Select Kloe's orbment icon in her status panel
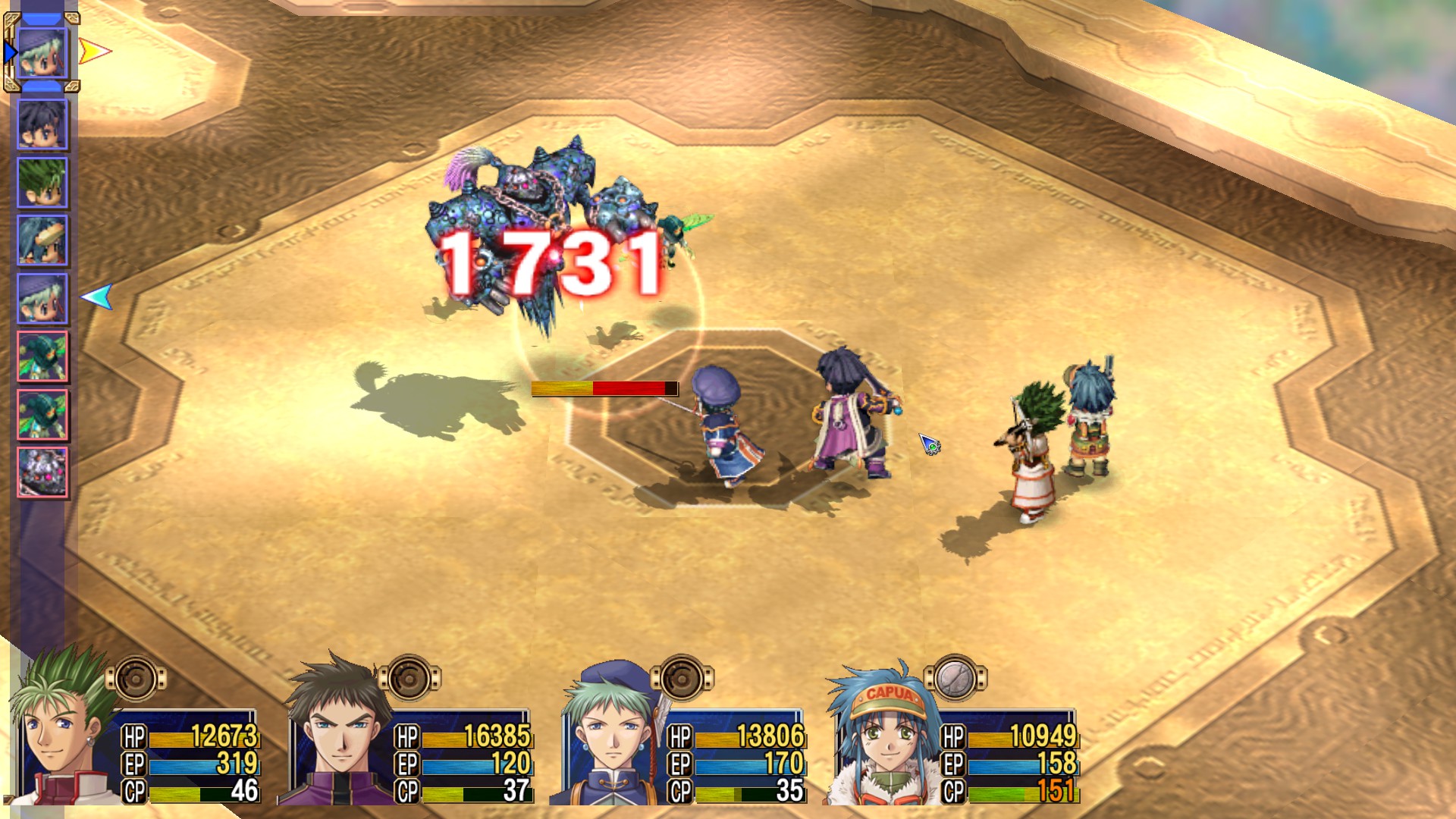The width and height of the screenshot is (1456, 819). 682,675
